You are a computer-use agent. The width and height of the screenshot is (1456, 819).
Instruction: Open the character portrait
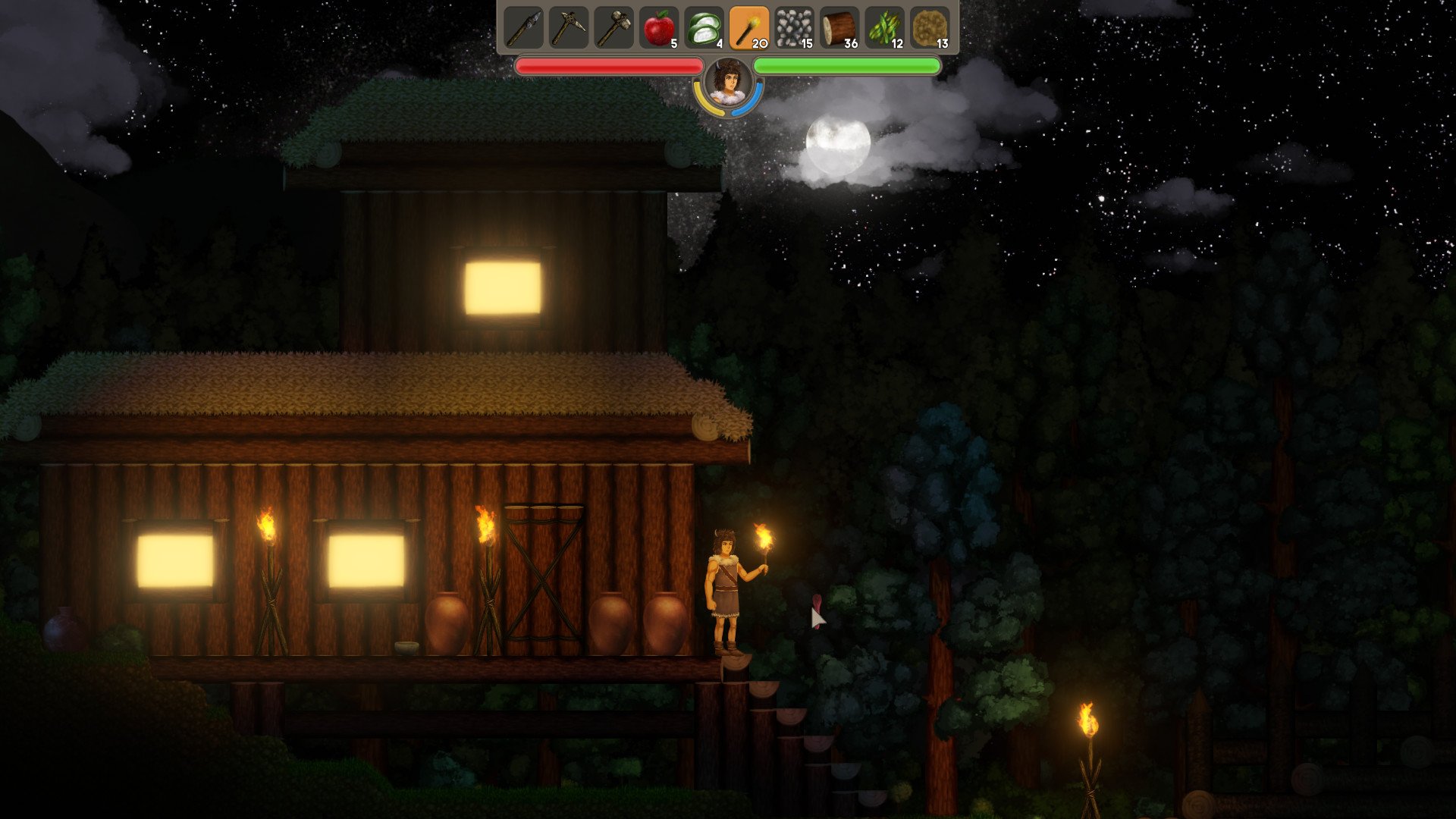(x=728, y=83)
